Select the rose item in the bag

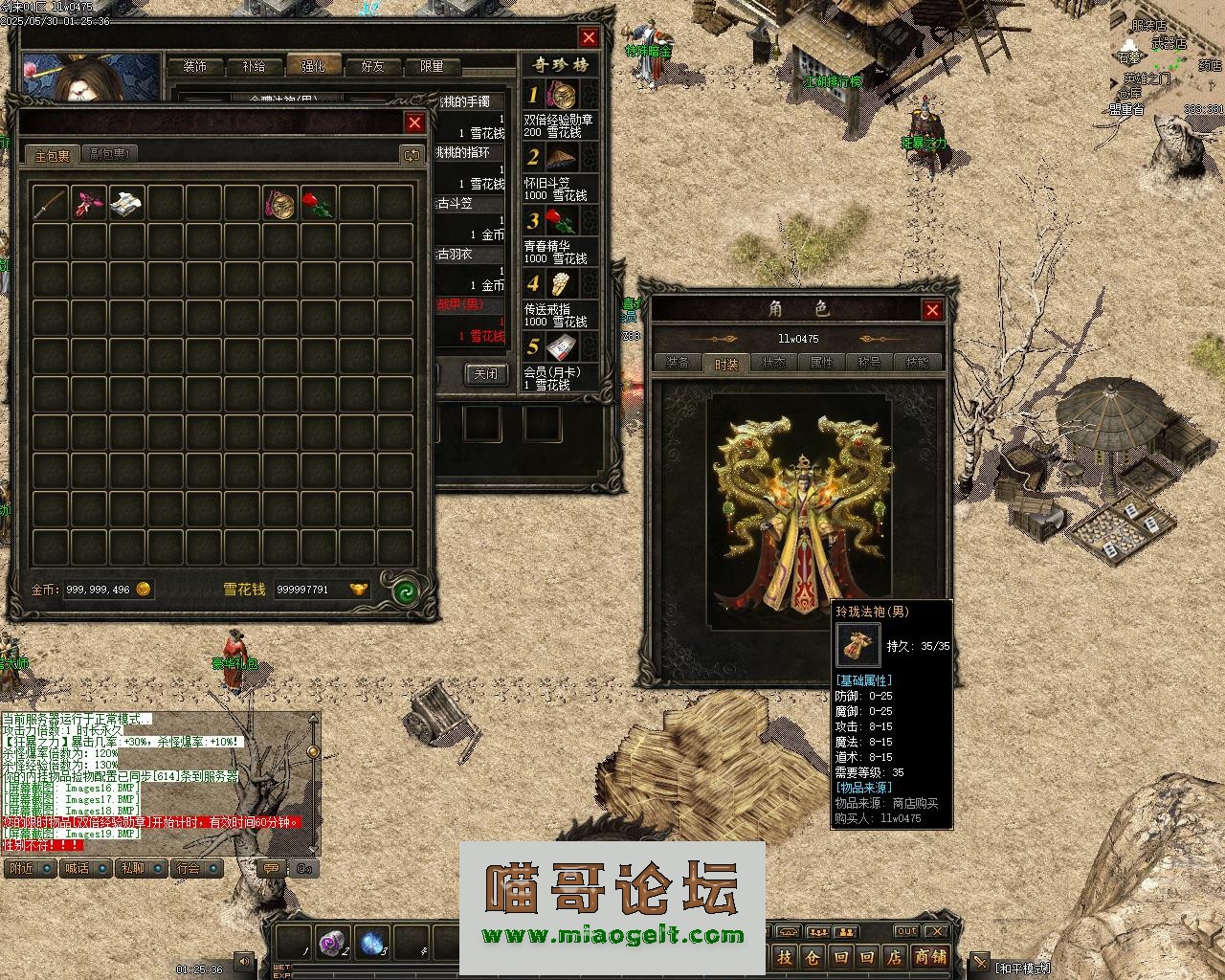tap(317, 203)
